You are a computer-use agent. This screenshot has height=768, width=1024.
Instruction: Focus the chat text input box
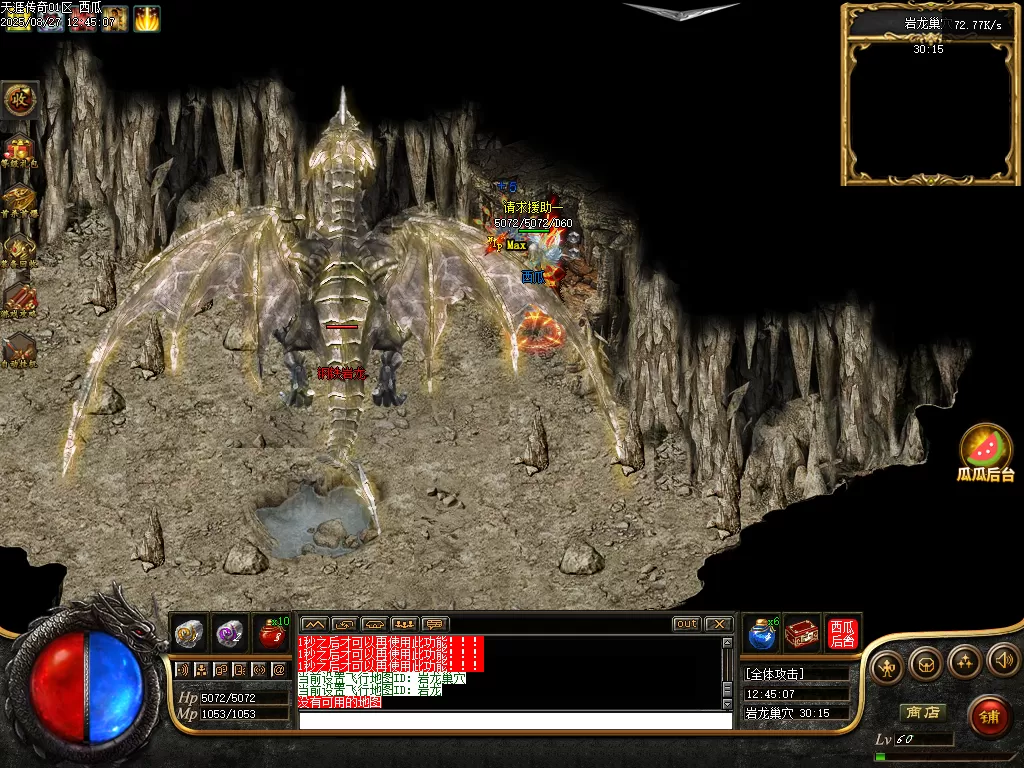click(515, 720)
